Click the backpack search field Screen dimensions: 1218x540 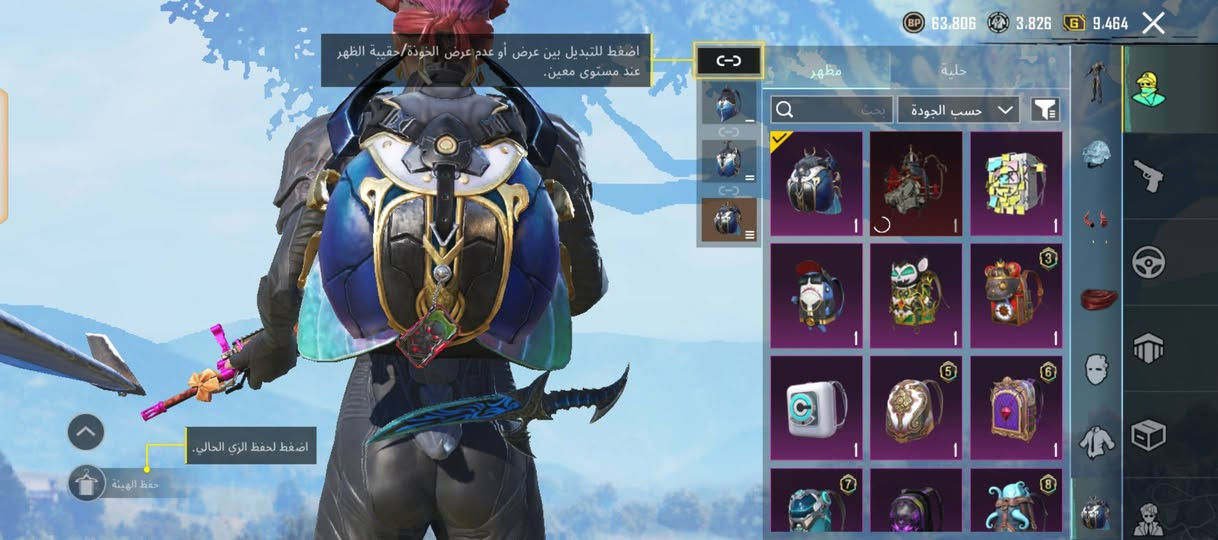(x=832, y=109)
